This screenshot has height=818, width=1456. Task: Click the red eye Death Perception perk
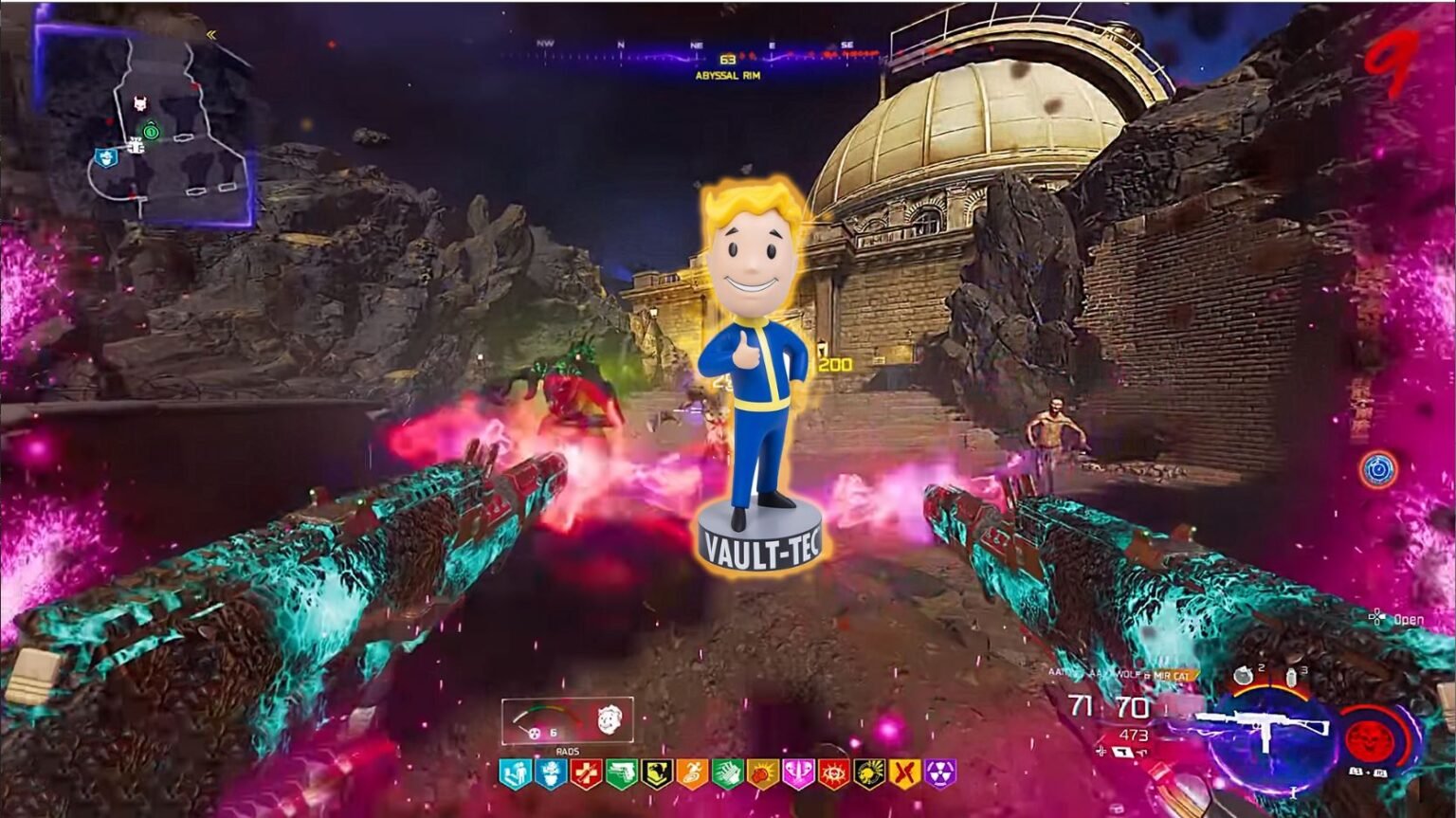834,774
